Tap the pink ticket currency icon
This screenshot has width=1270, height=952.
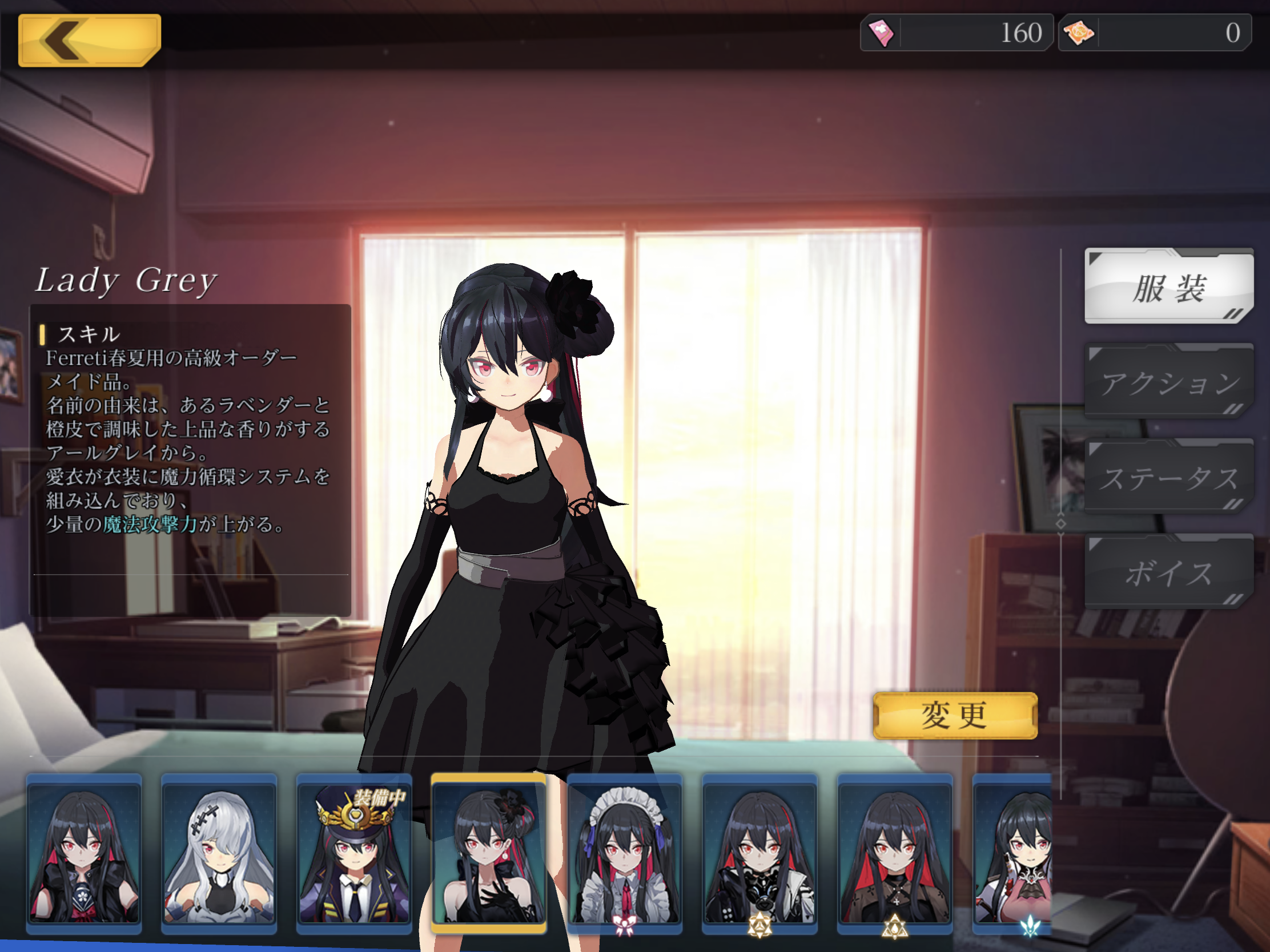[x=881, y=33]
